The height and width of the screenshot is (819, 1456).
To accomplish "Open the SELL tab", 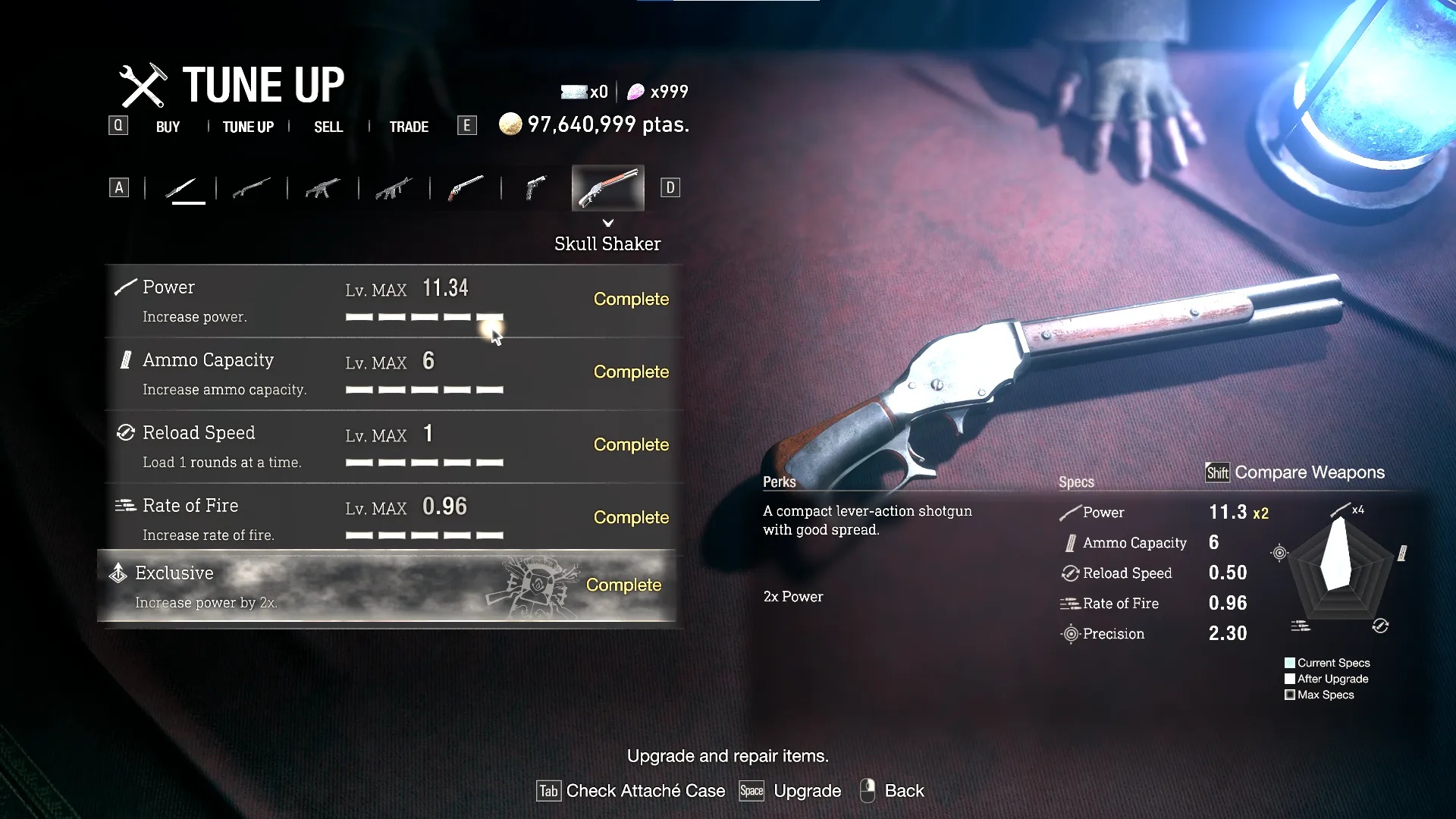I will click(328, 127).
